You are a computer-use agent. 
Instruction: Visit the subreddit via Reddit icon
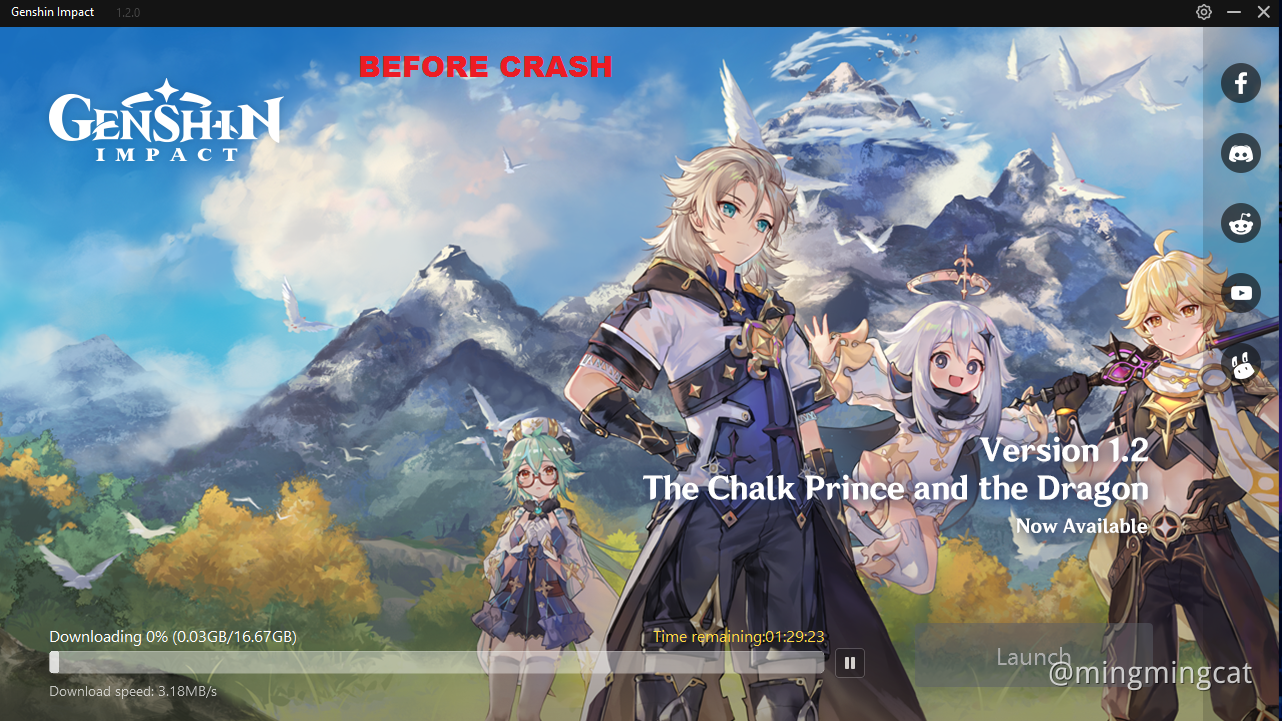point(1240,222)
